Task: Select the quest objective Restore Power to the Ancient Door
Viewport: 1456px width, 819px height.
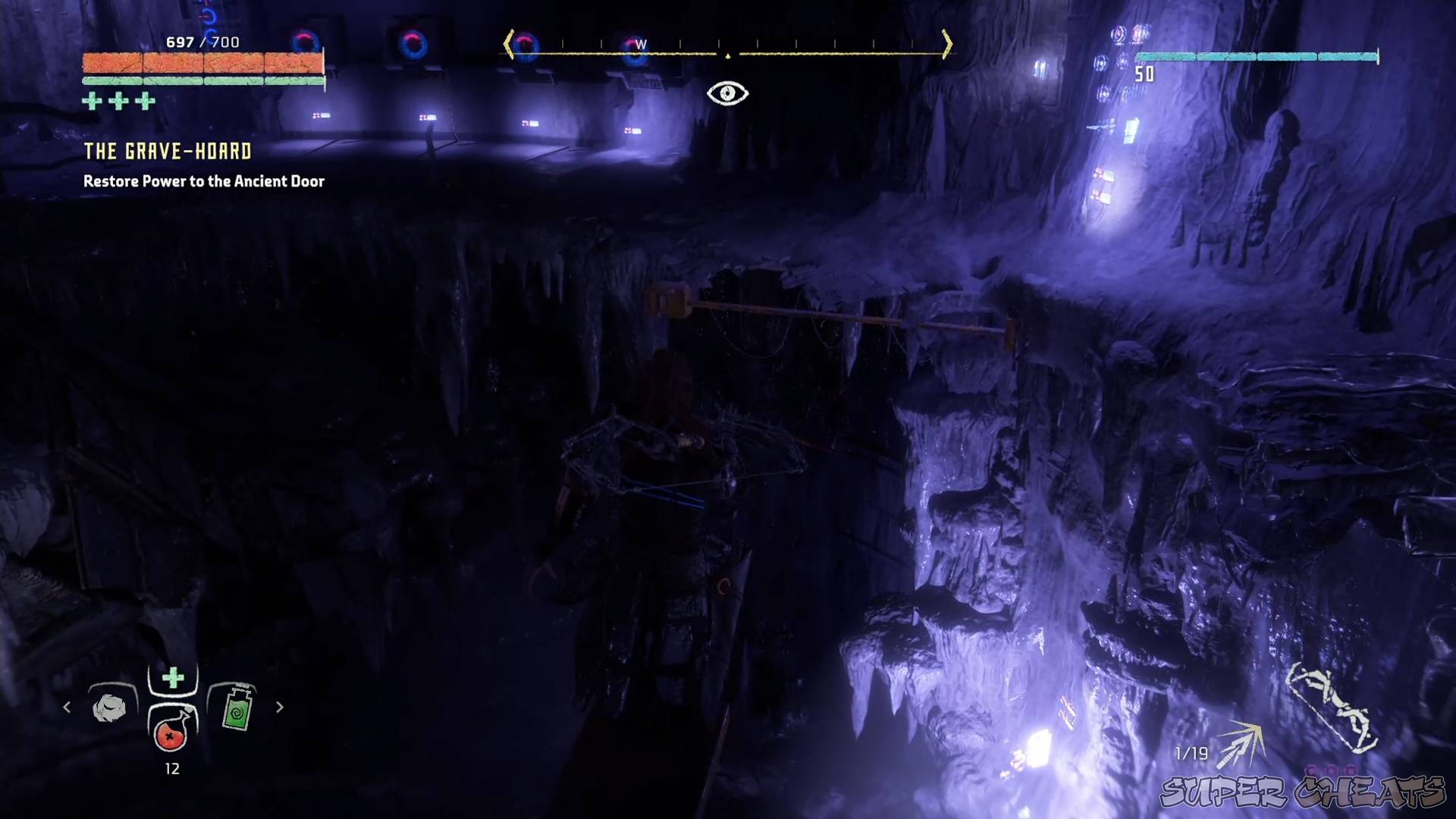Action: (202, 181)
